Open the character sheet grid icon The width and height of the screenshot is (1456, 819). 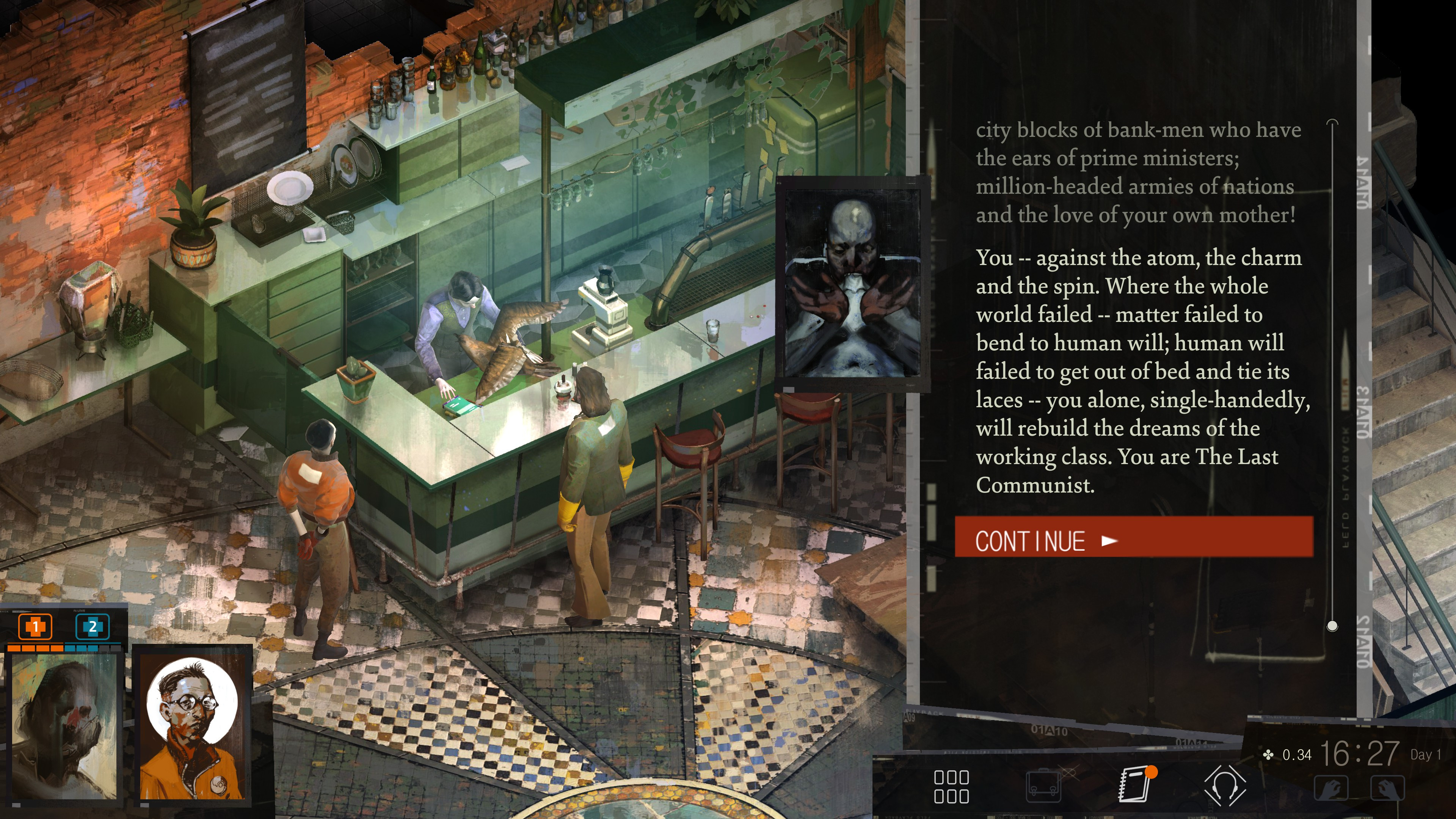click(x=951, y=786)
